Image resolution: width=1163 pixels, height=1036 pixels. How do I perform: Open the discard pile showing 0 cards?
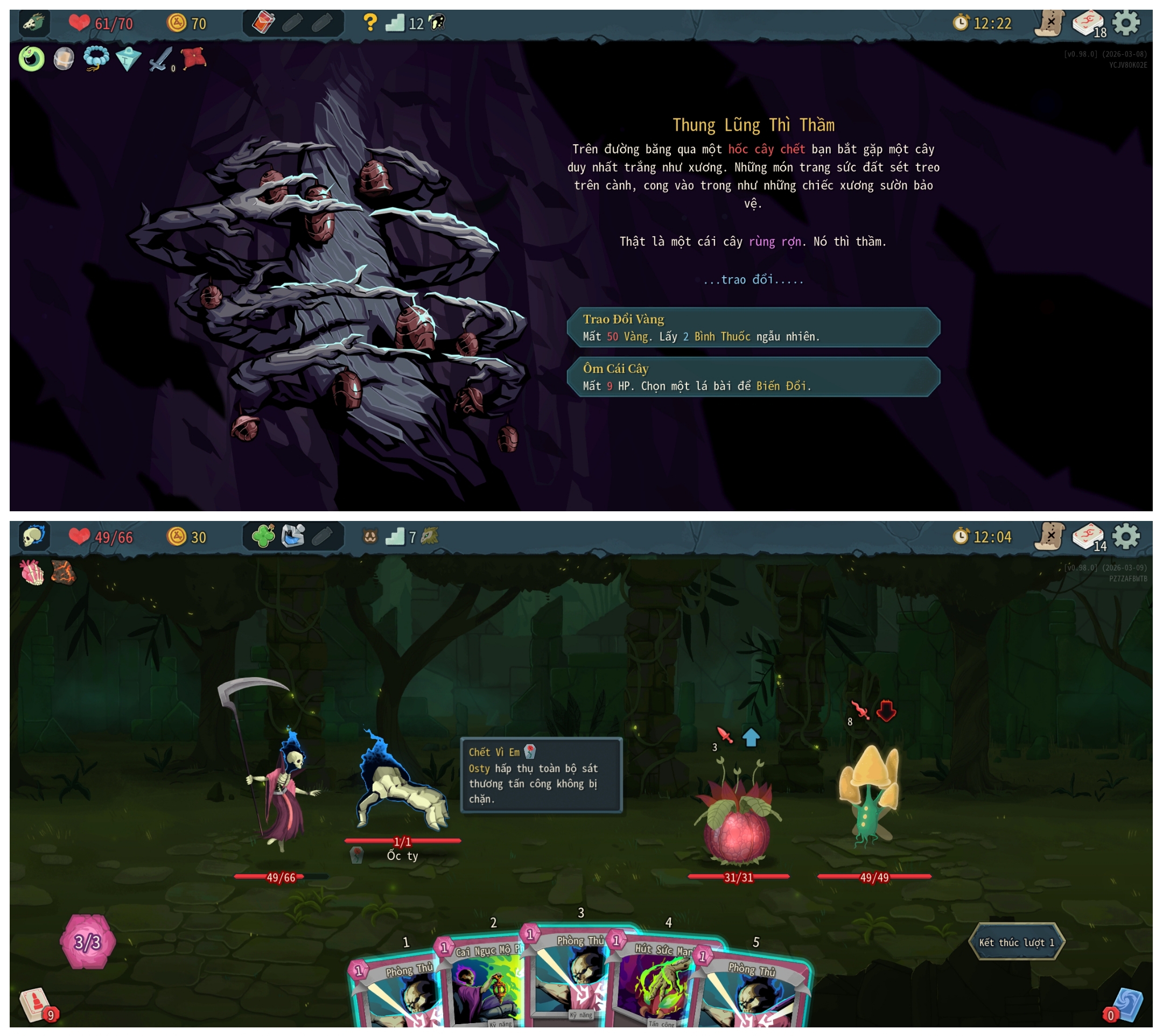tap(1126, 1005)
